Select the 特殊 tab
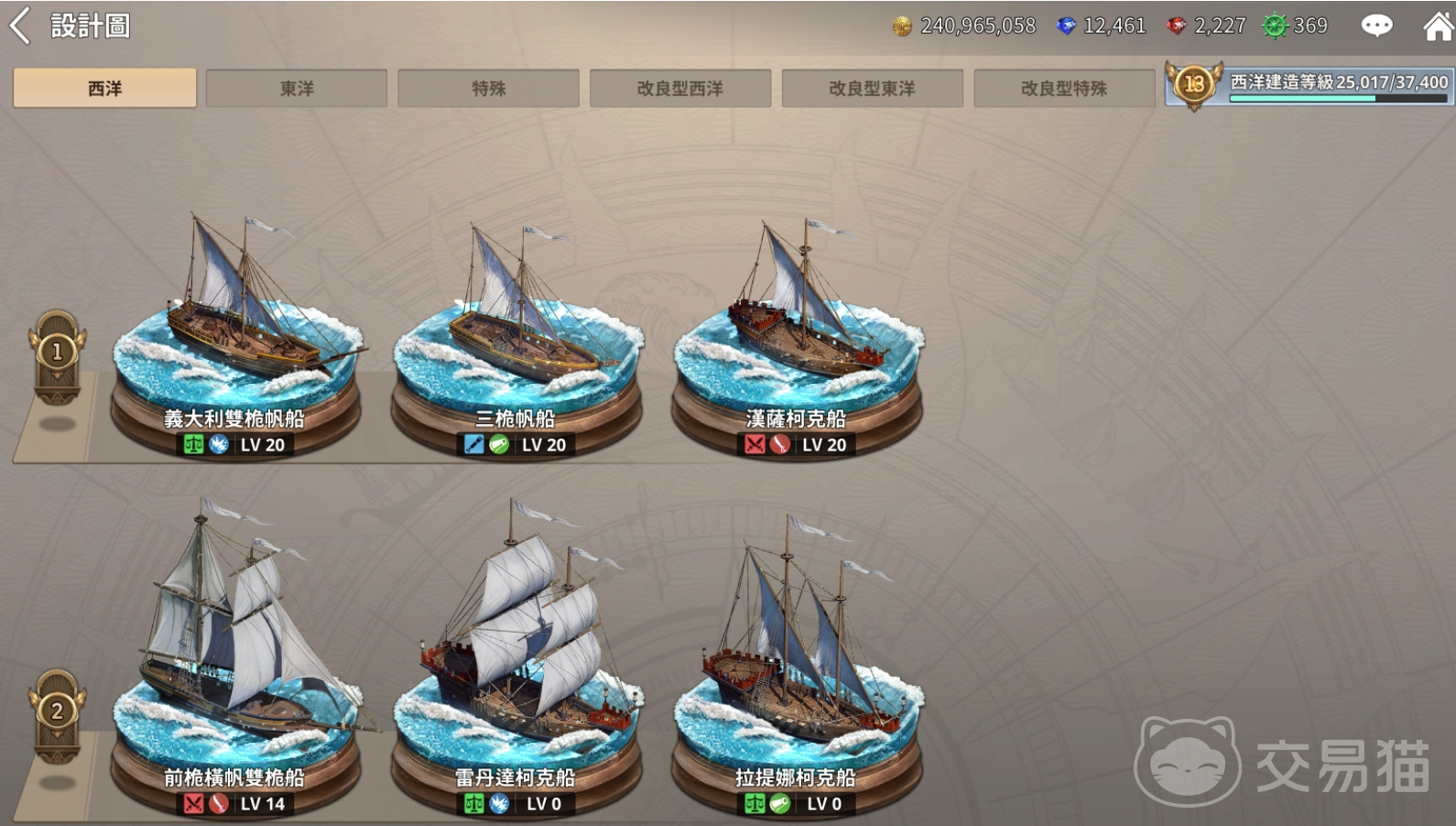 (x=488, y=89)
